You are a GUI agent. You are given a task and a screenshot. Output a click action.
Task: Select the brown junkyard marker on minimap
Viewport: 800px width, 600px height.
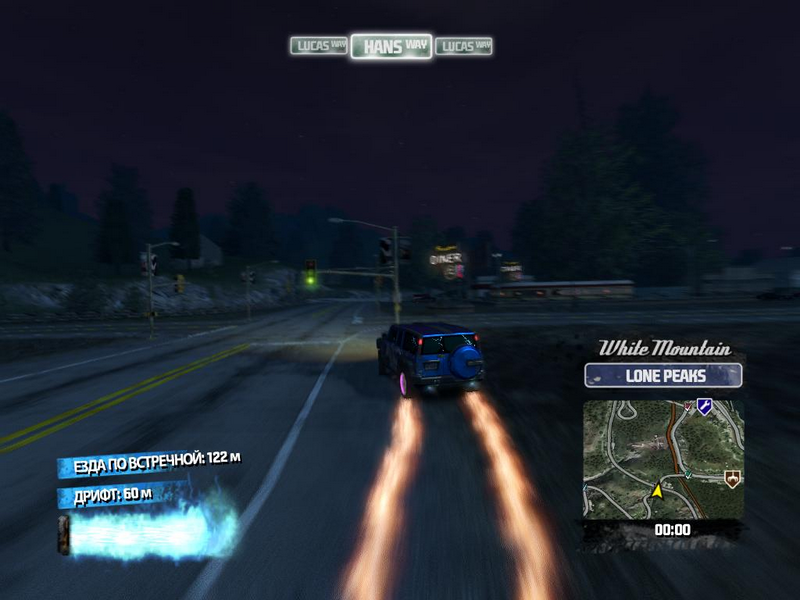[733, 480]
